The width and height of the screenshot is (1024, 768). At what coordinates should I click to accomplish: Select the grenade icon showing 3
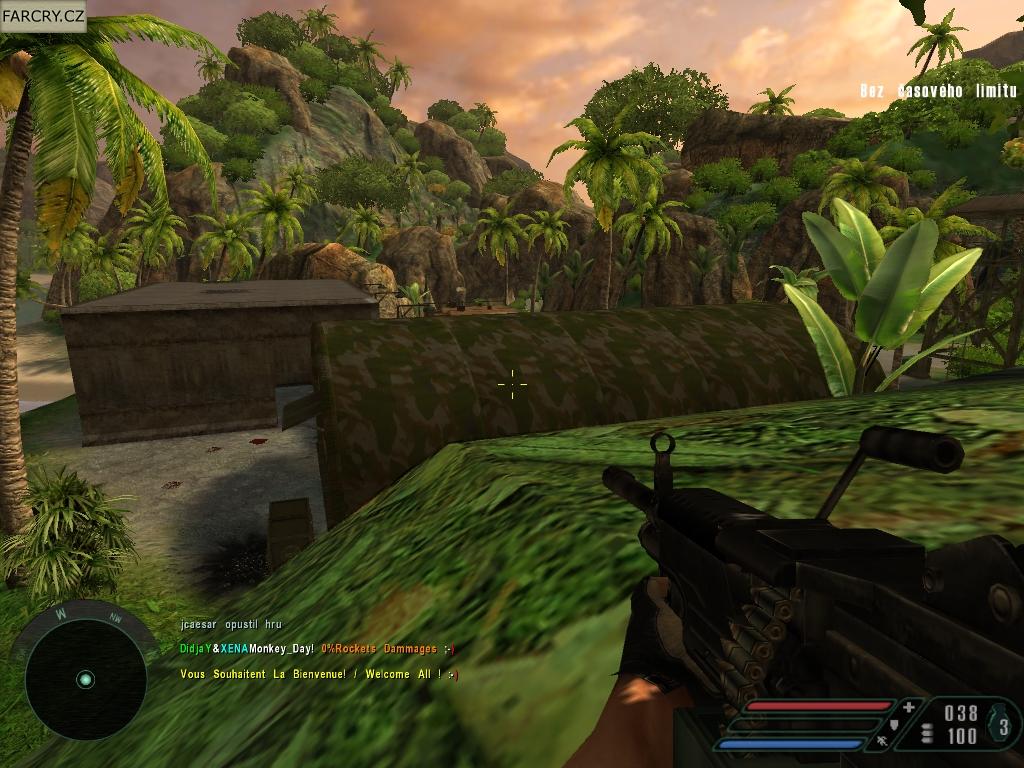[1004, 726]
